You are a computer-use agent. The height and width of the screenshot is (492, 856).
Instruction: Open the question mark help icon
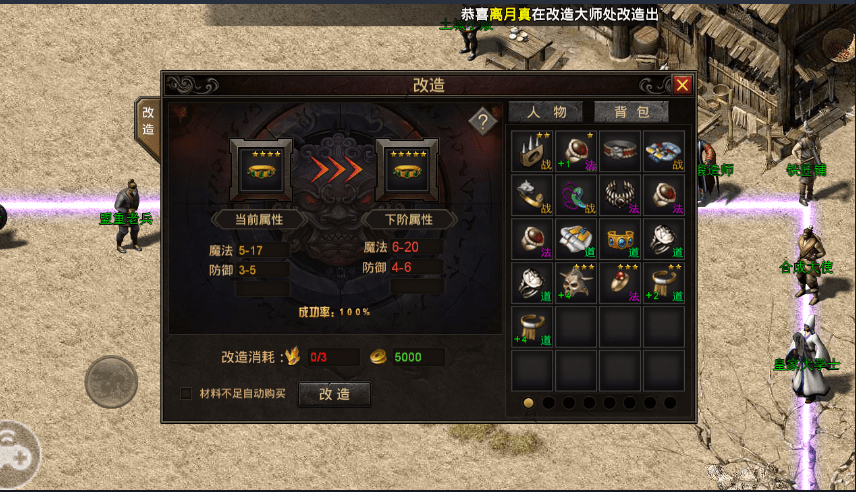tap(483, 122)
